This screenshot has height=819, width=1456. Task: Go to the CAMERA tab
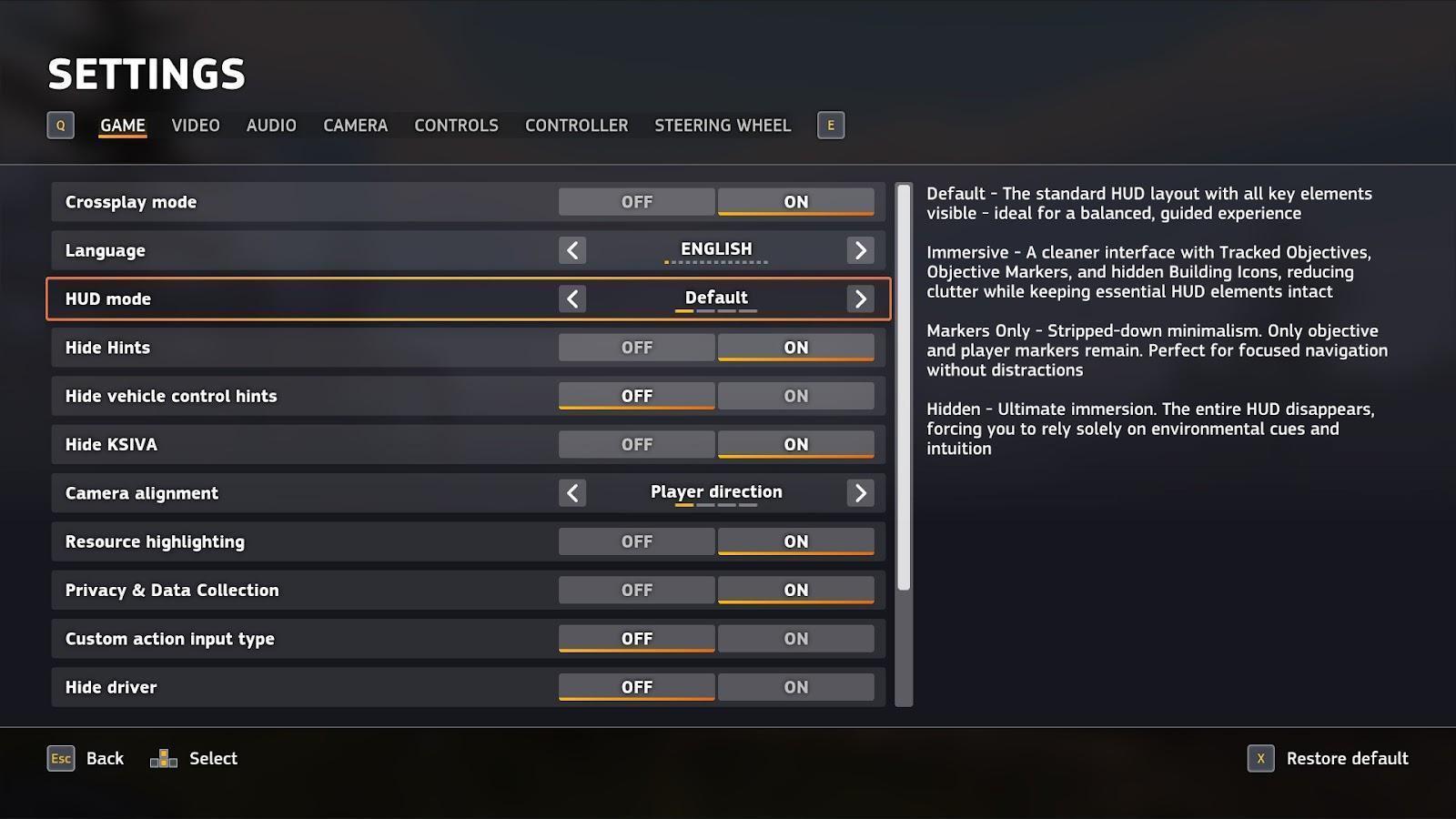click(x=355, y=126)
